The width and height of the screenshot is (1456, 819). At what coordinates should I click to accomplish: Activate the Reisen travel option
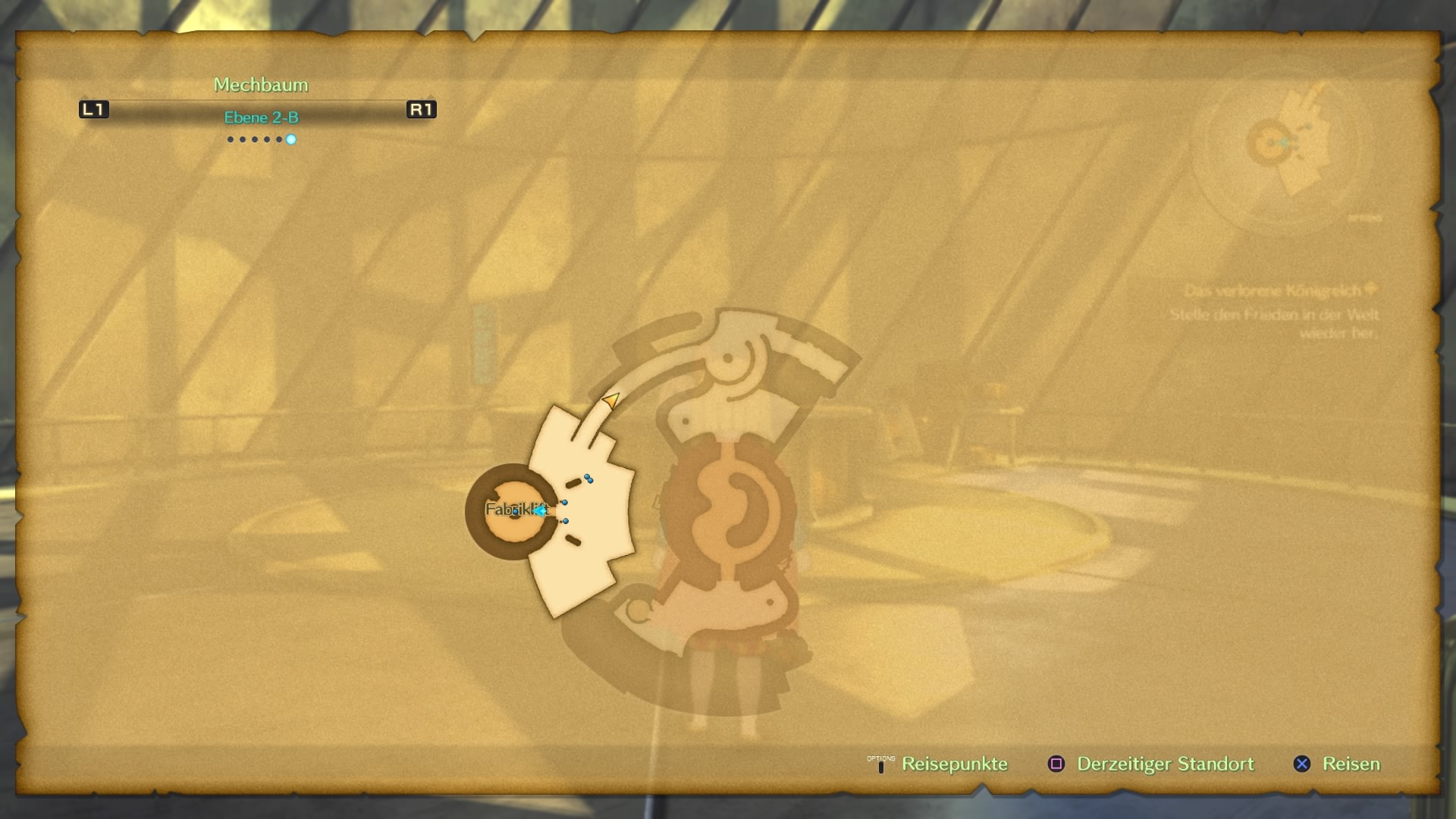pyautogui.click(x=1351, y=764)
